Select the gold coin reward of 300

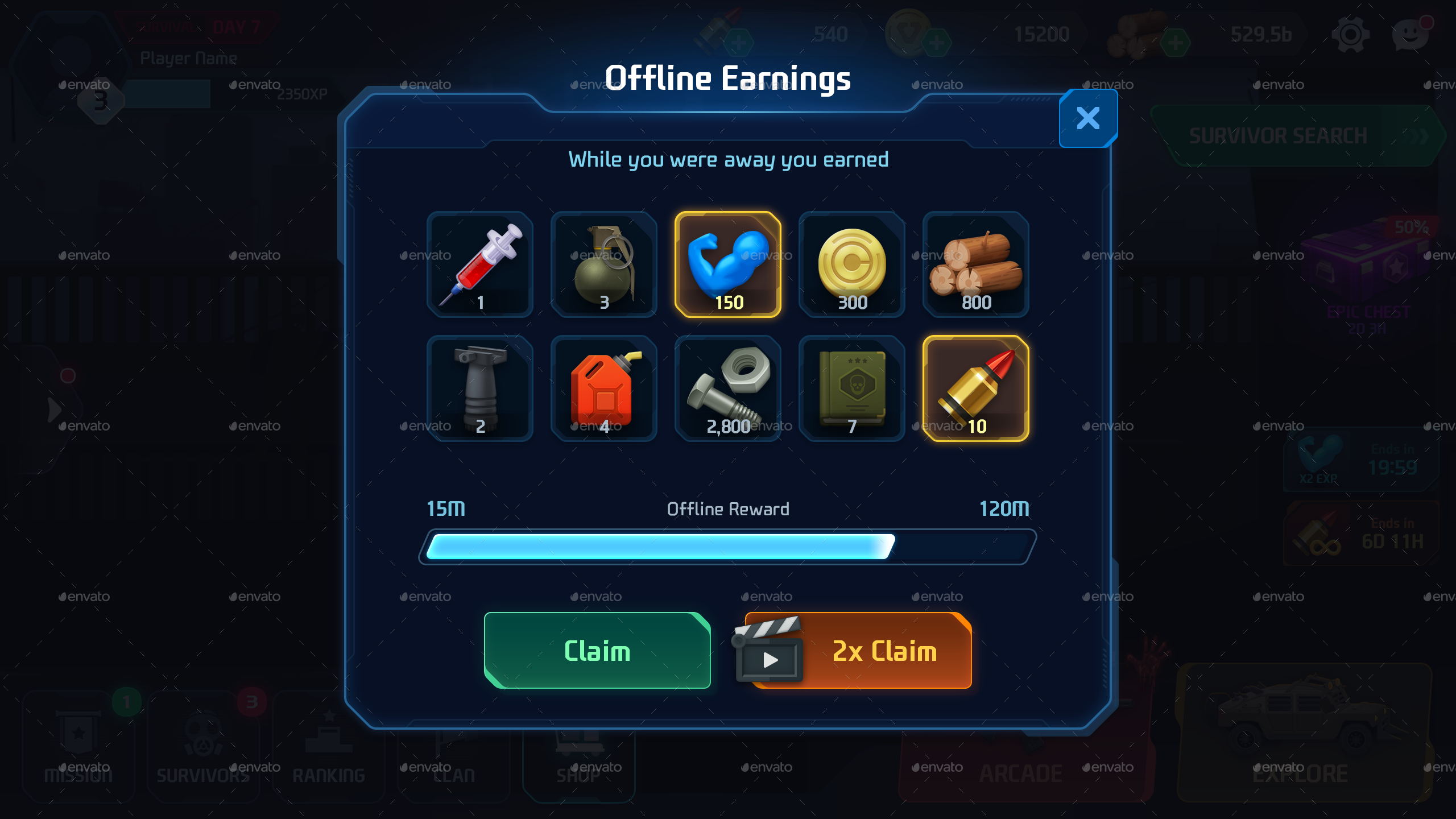852,266
